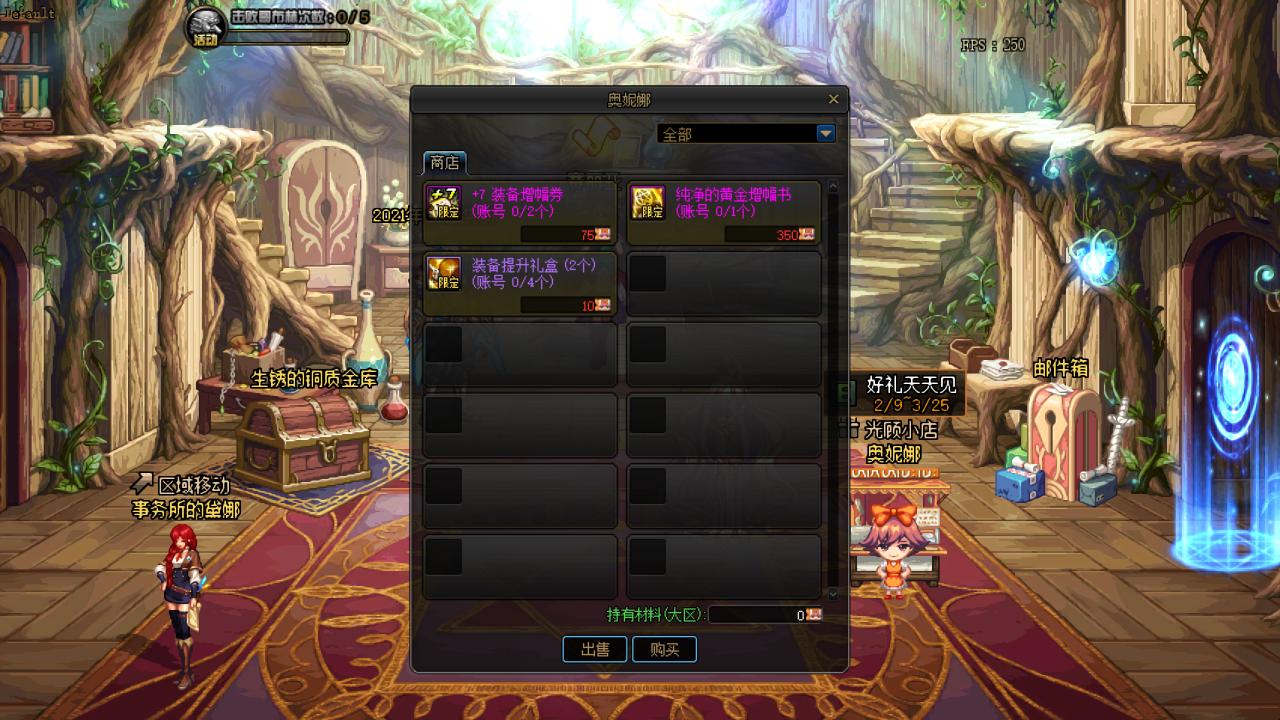Switch to the 商店 tab
The image size is (1280, 720).
444,162
